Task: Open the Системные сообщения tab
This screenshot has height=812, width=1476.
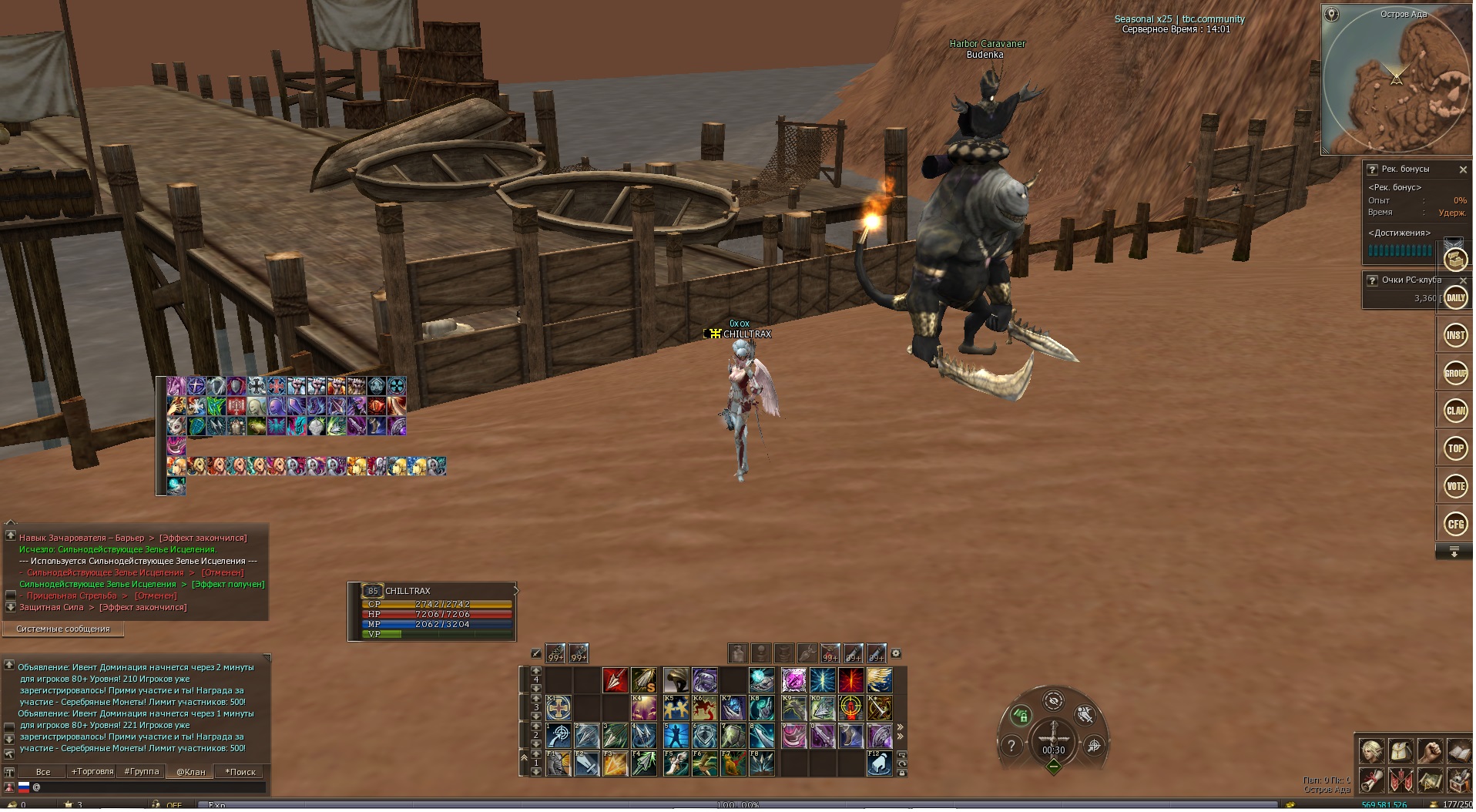Action: [x=63, y=629]
